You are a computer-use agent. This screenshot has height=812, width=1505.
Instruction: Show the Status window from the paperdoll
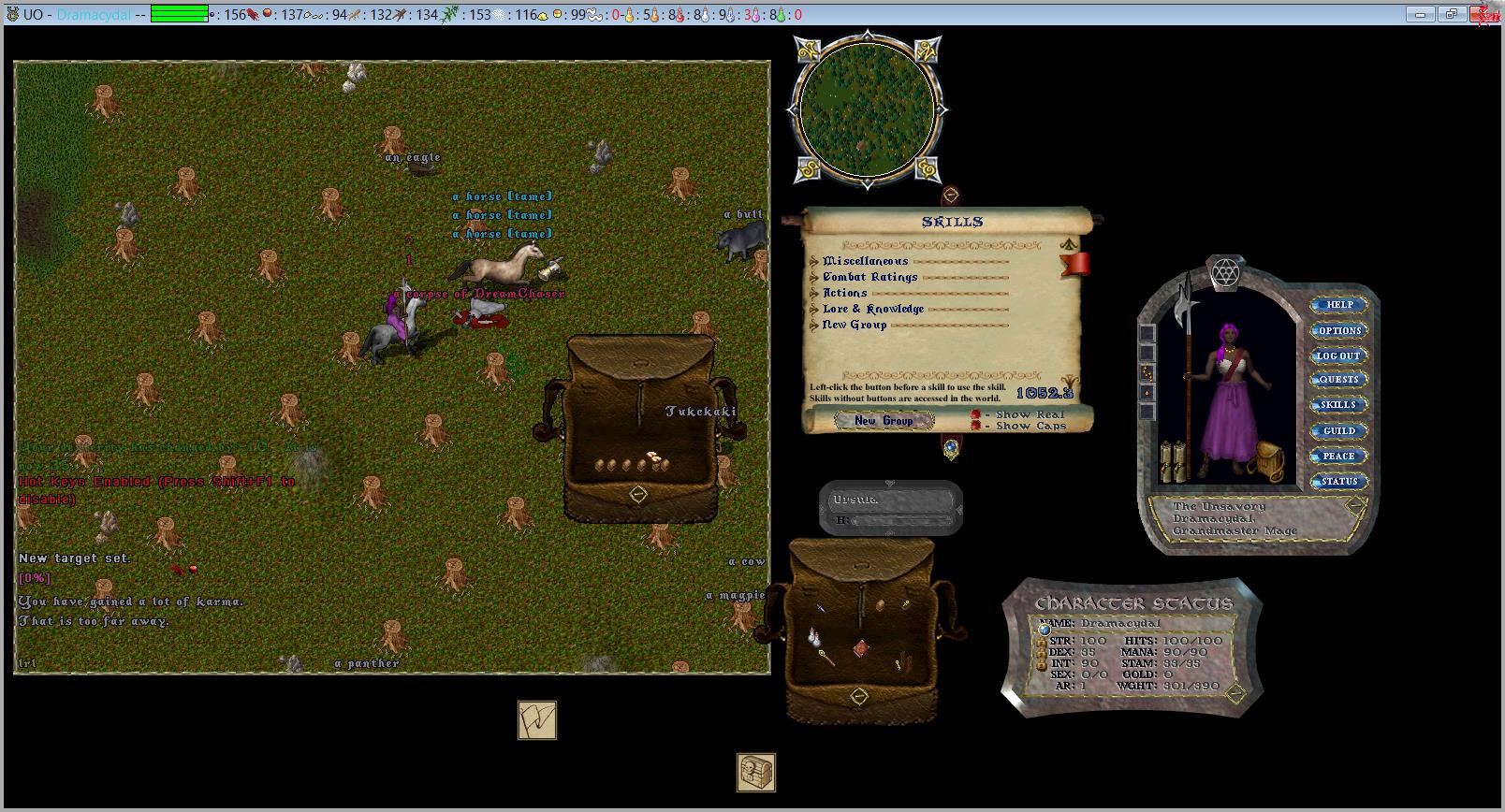pyautogui.click(x=1338, y=481)
